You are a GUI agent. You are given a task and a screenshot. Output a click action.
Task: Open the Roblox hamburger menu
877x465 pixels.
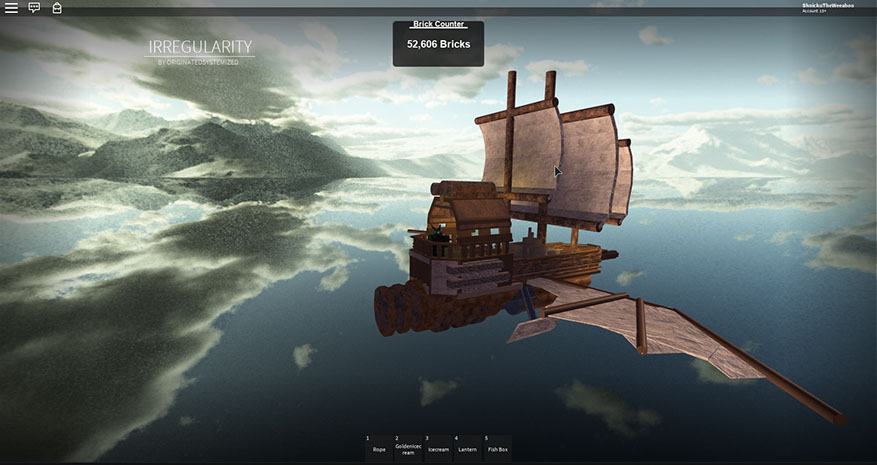click(x=11, y=7)
